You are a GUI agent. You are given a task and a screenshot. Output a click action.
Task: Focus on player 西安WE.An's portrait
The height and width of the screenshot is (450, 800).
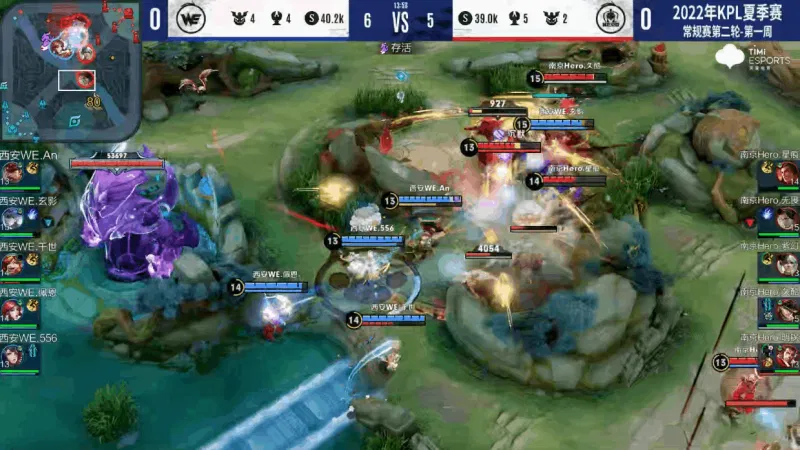point(12,174)
